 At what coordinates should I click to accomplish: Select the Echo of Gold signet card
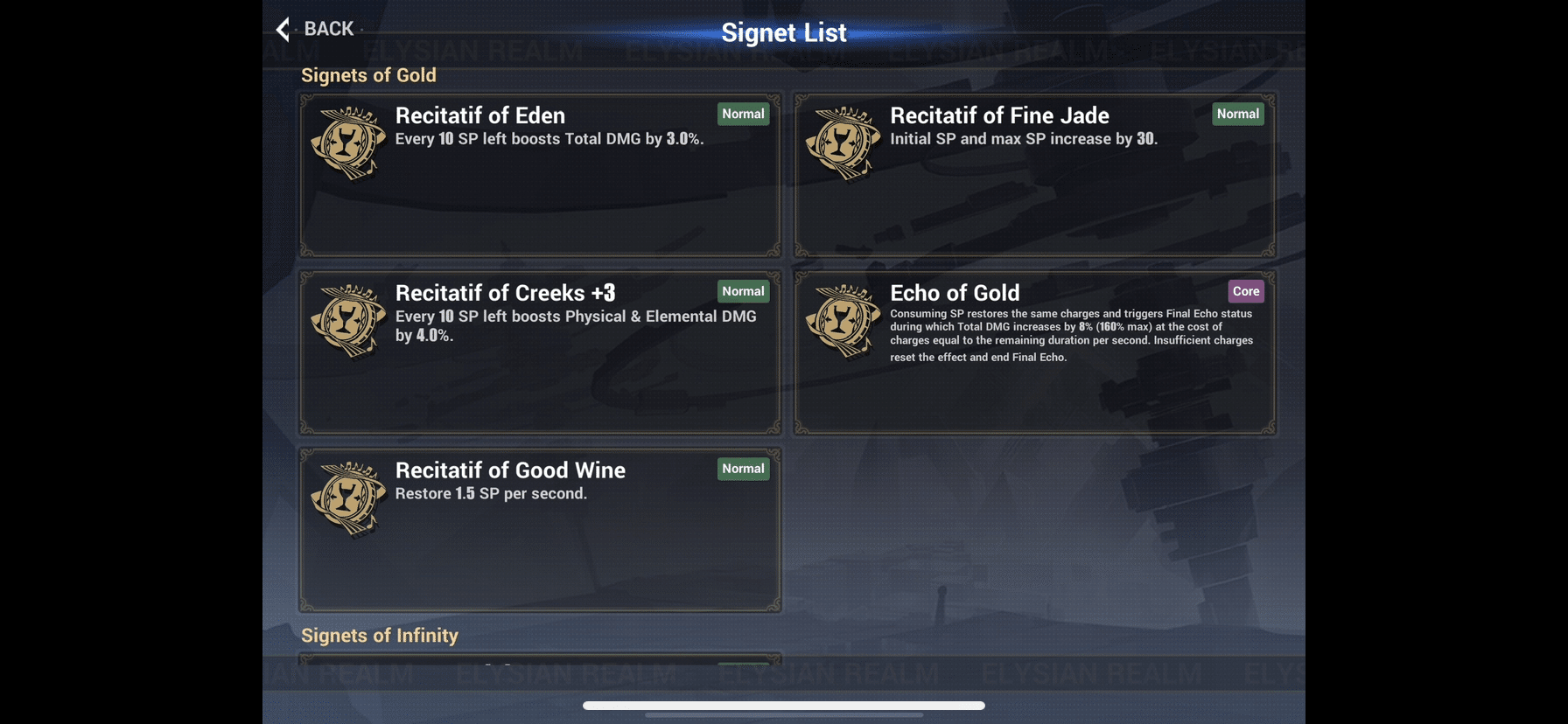point(1035,352)
